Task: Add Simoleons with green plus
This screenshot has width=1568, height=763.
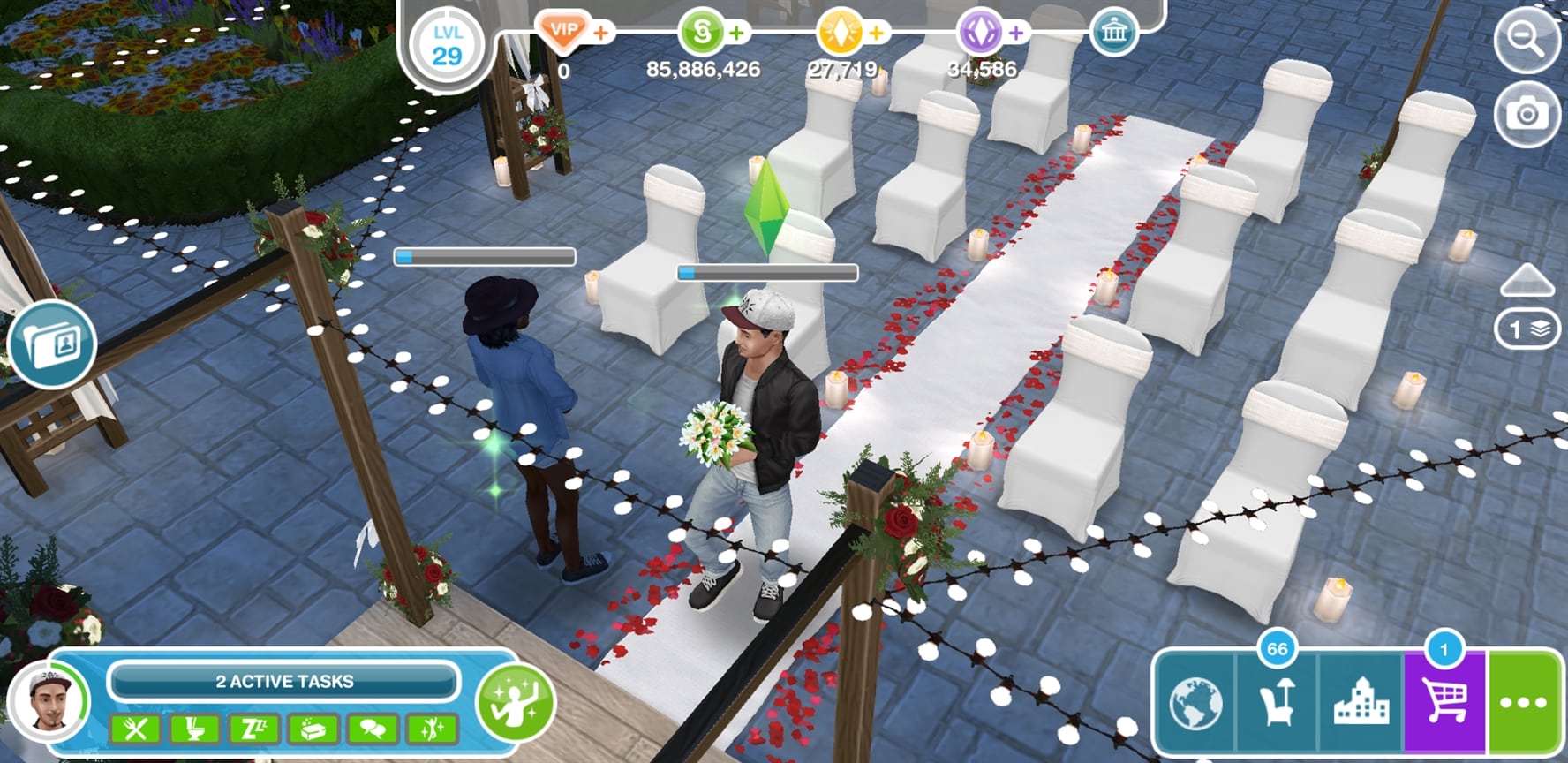Action: [x=736, y=34]
